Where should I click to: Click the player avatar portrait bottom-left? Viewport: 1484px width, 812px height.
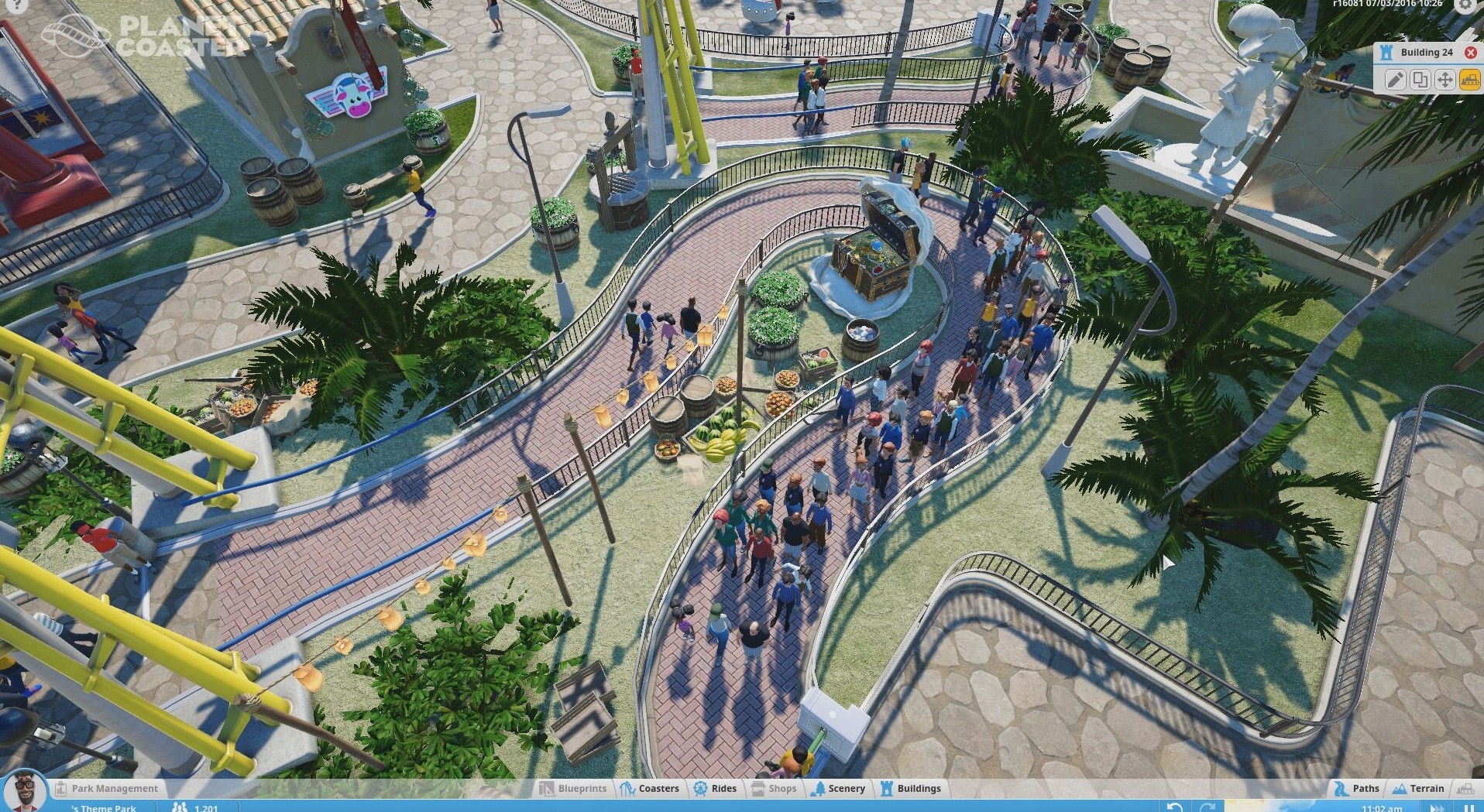coord(26,792)
